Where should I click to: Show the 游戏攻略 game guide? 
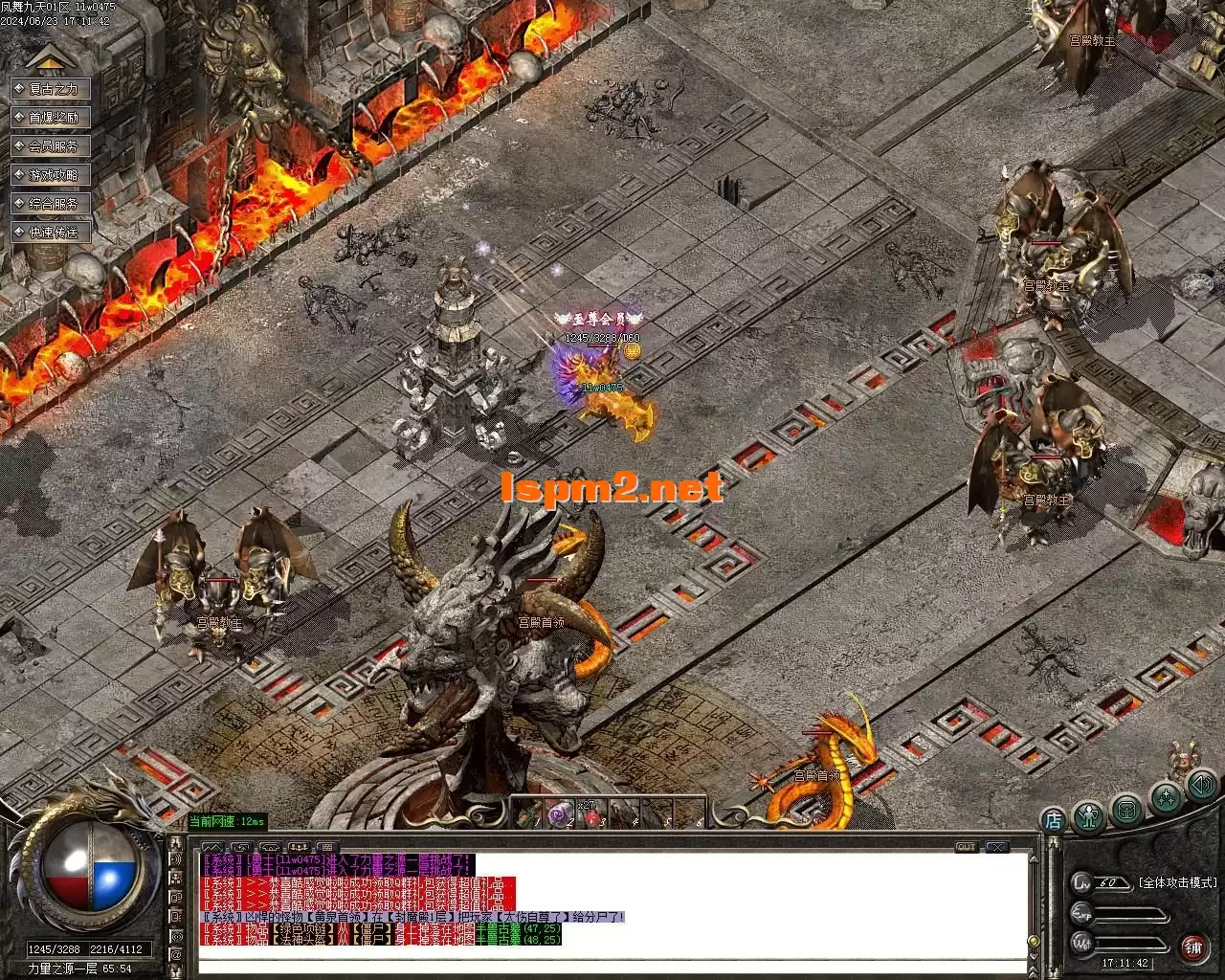click(x=52, y=175)
